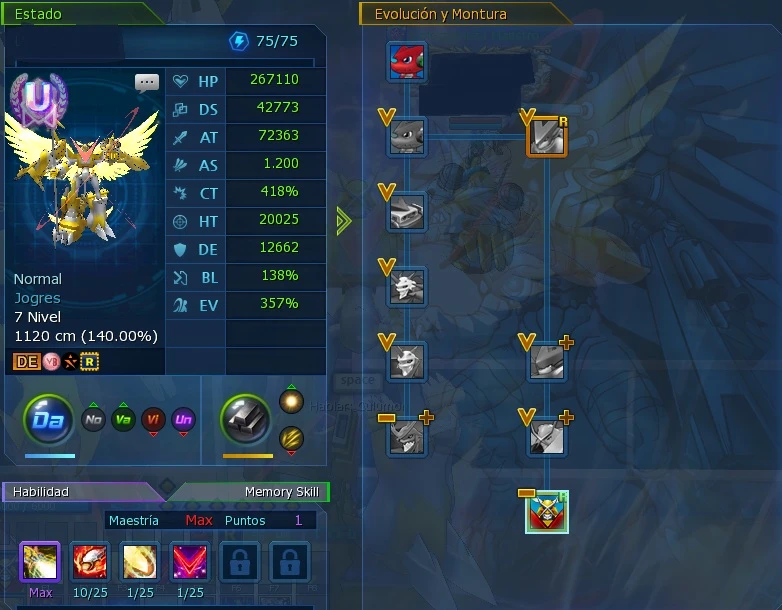Screen dimensions: 782x610
Task: Activate the maxed-out first skill icon
Action: [40, 562]
